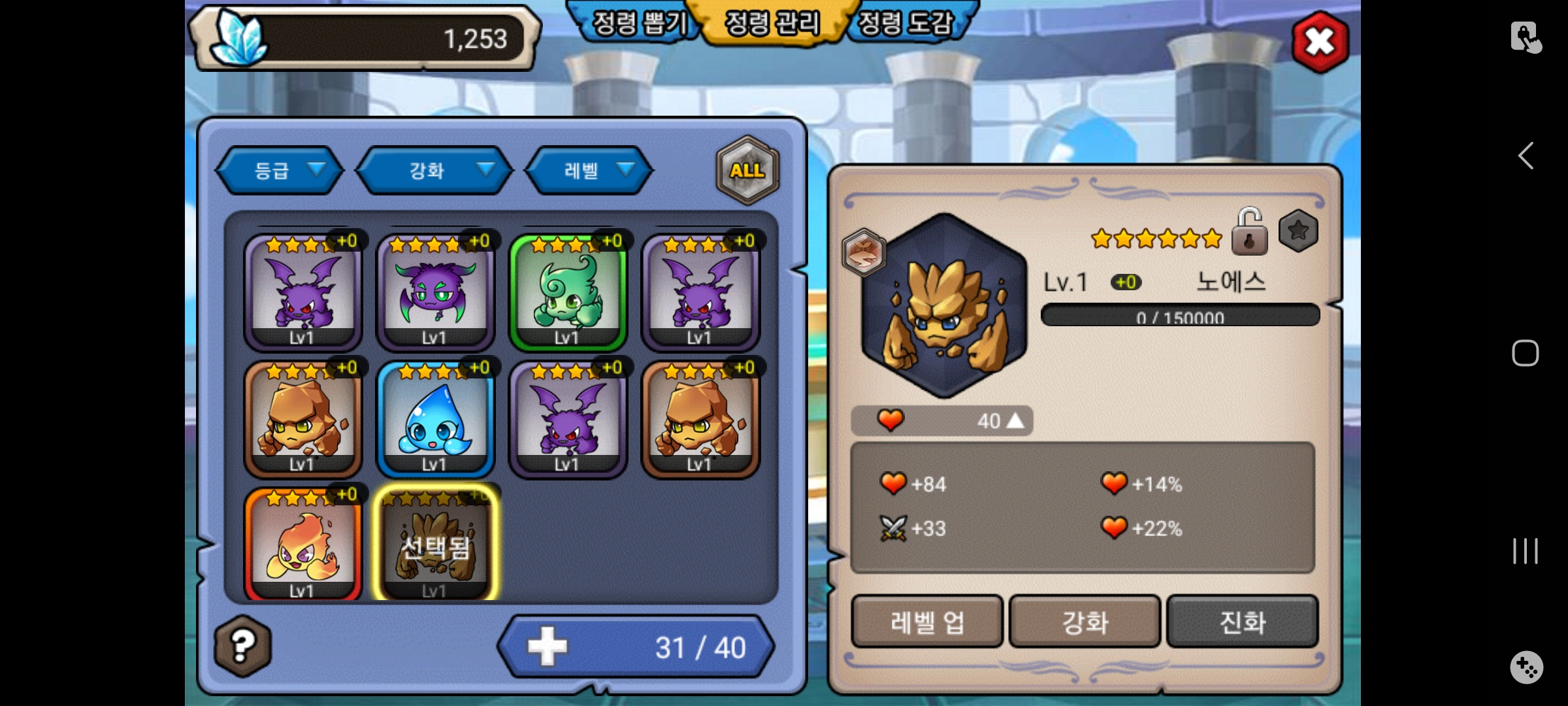Click the 강화 enhance button below stats

pos(1085,622)
